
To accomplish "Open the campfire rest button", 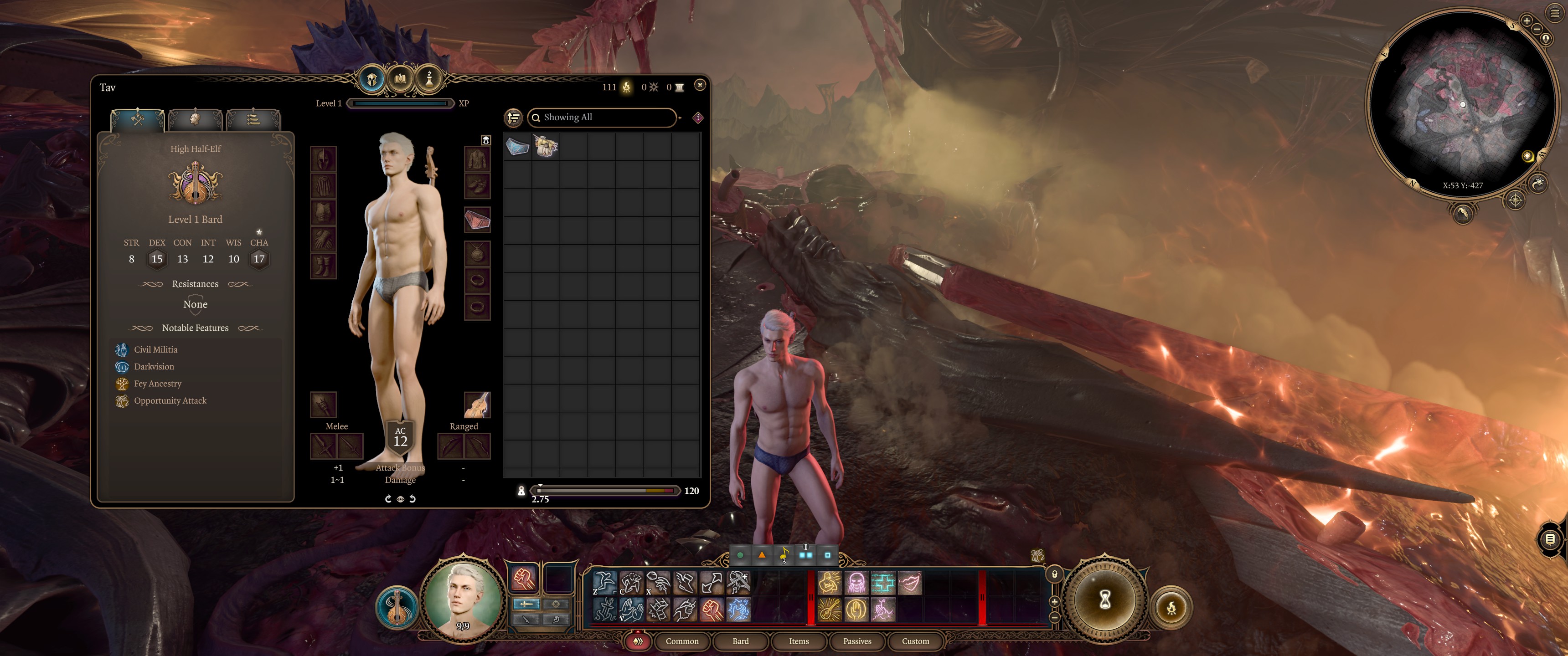I will click(1171, 607).
